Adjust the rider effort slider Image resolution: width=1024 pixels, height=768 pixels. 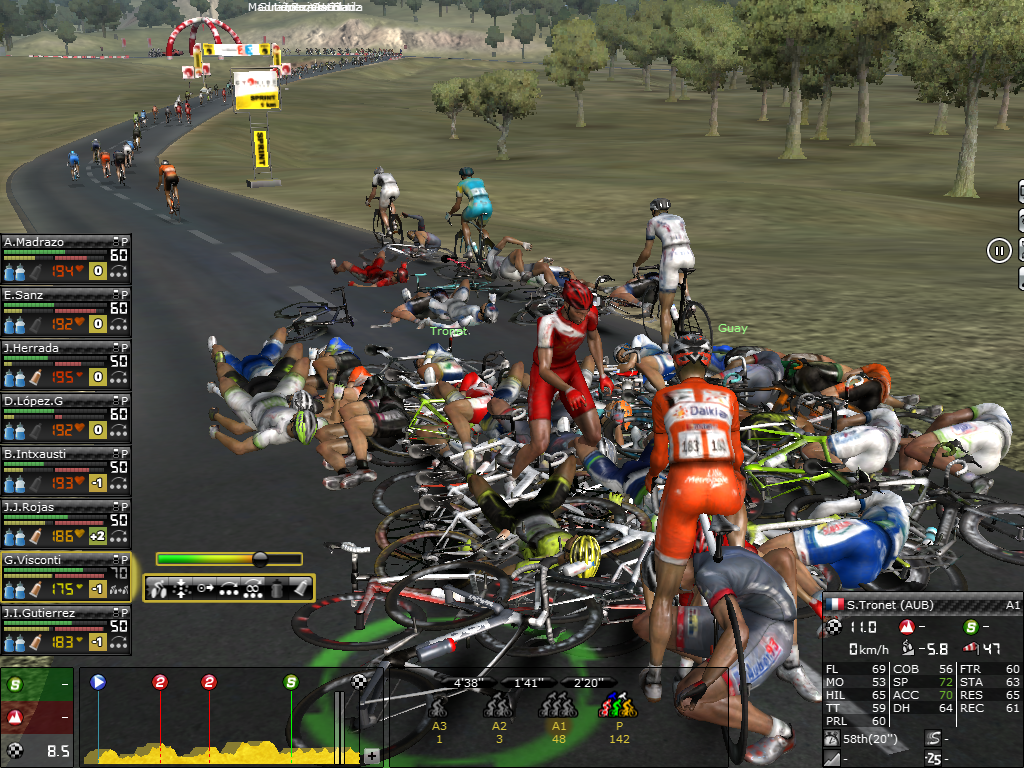tap(260, 559)
